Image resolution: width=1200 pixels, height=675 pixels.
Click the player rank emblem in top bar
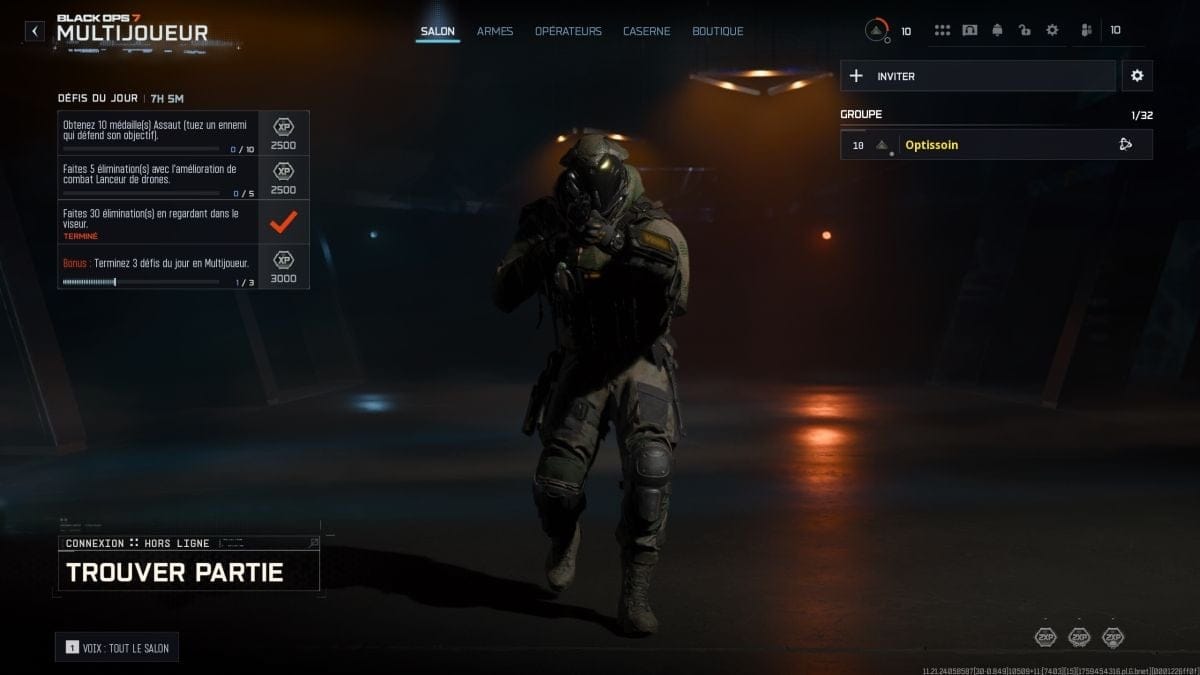coord(877,31)
